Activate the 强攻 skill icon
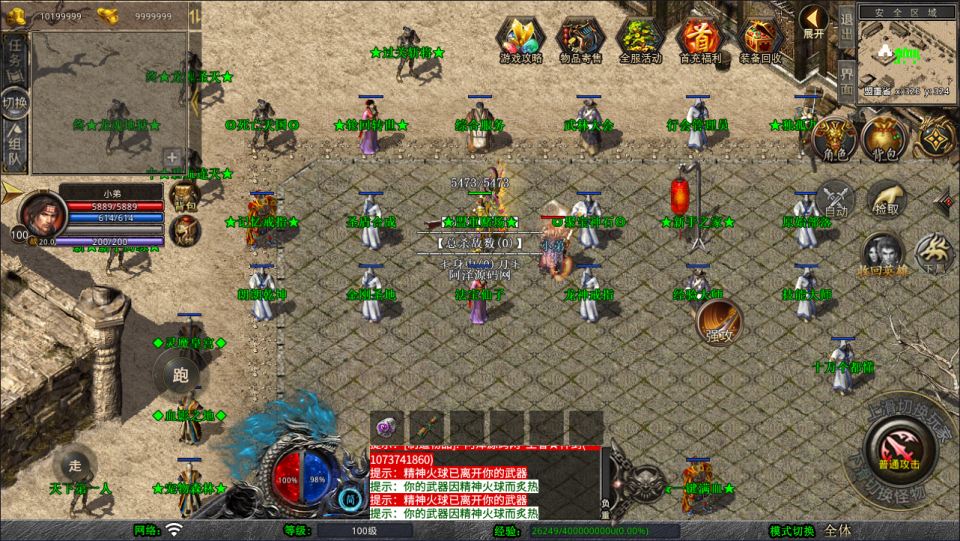 [719, 322]
